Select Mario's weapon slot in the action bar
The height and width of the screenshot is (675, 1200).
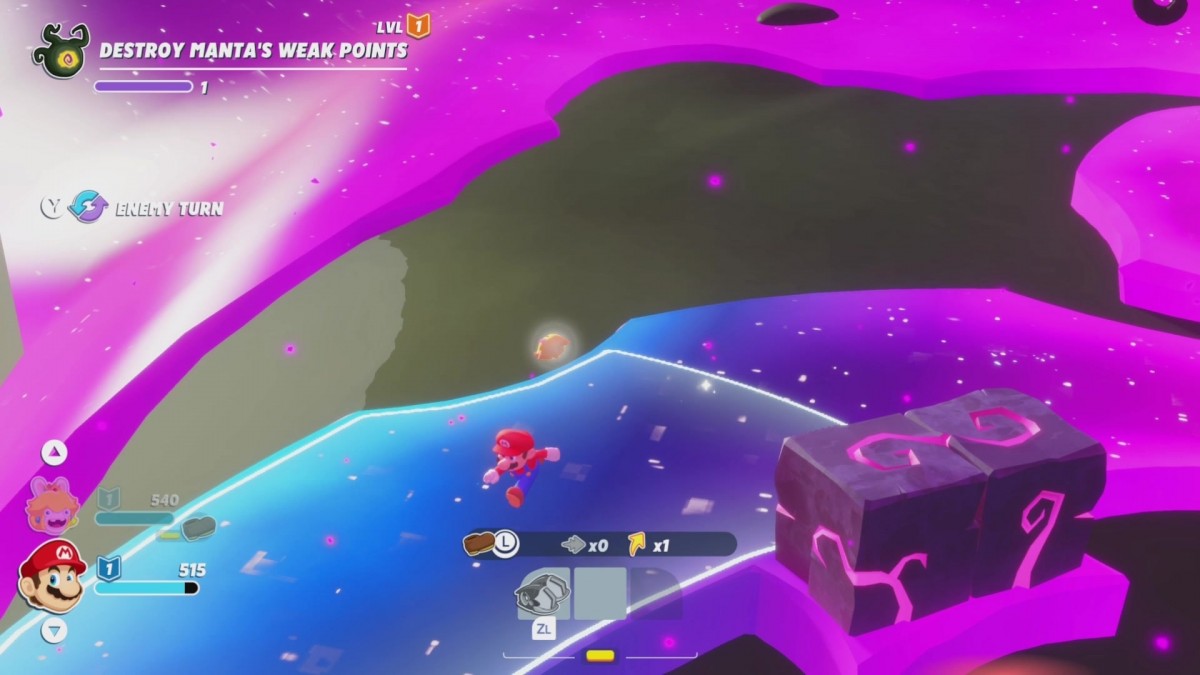pos(542,593)
